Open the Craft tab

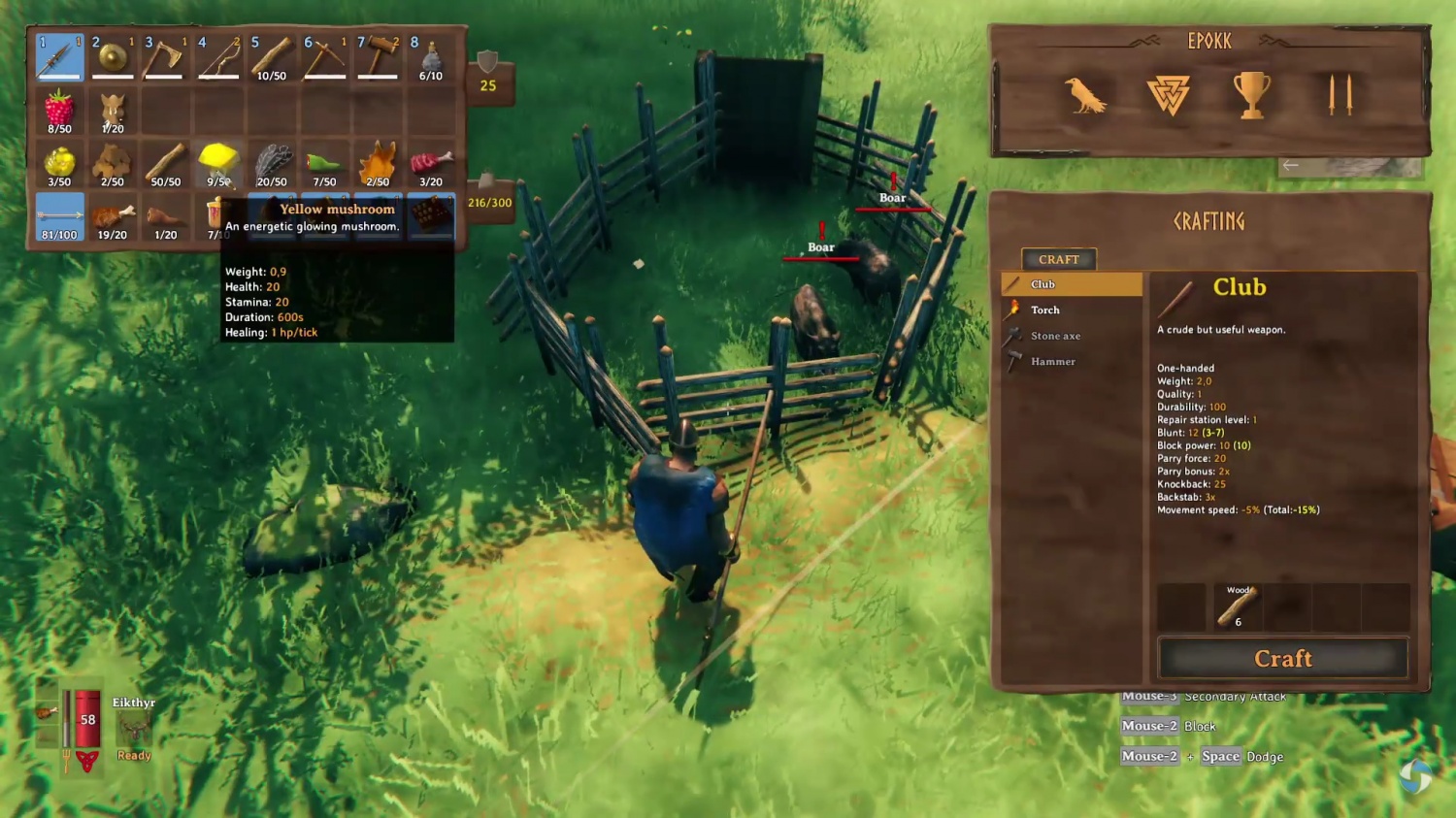coord(1058,259)
